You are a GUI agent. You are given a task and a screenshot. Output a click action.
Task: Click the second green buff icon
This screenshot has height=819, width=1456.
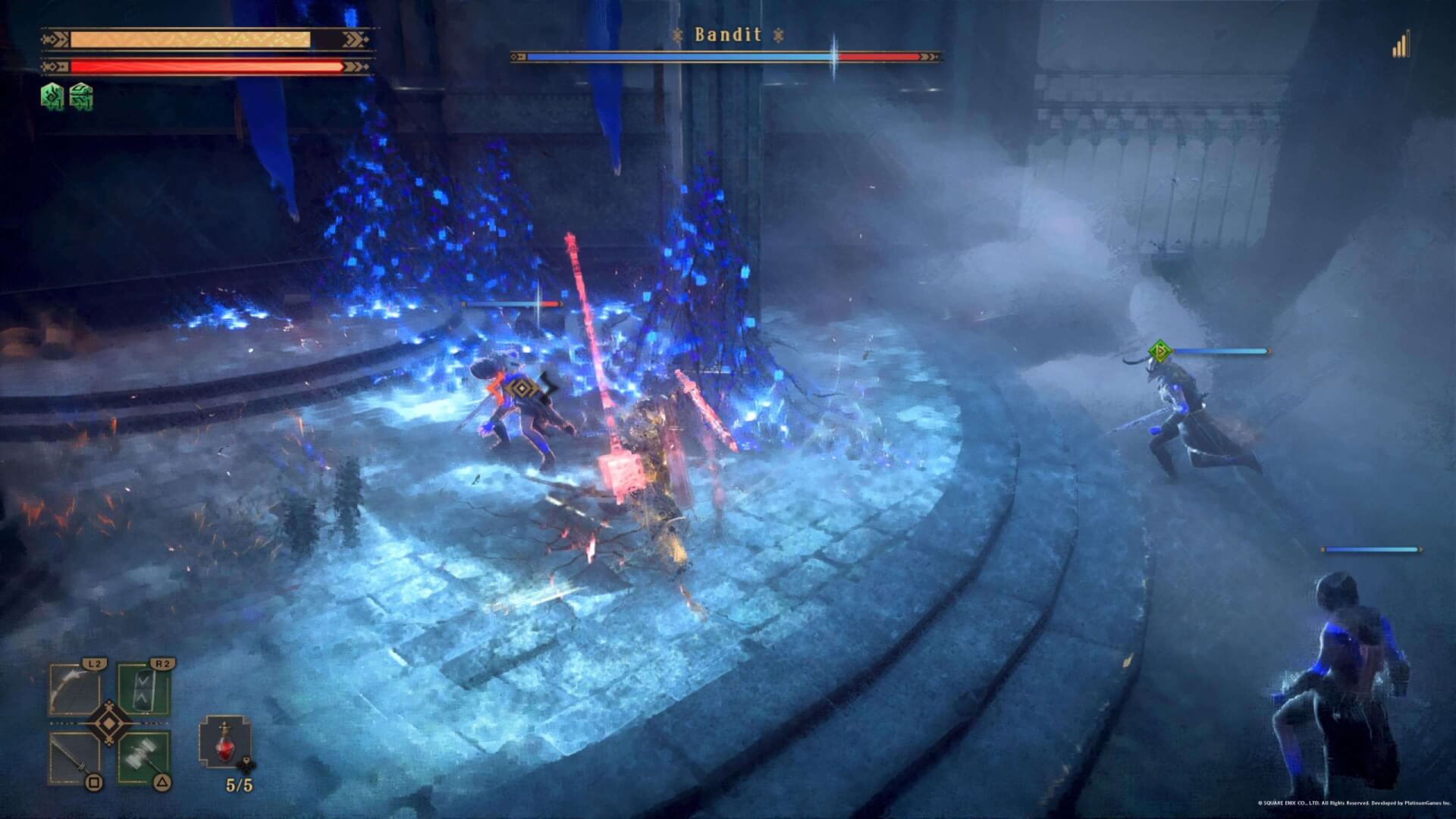80,96
